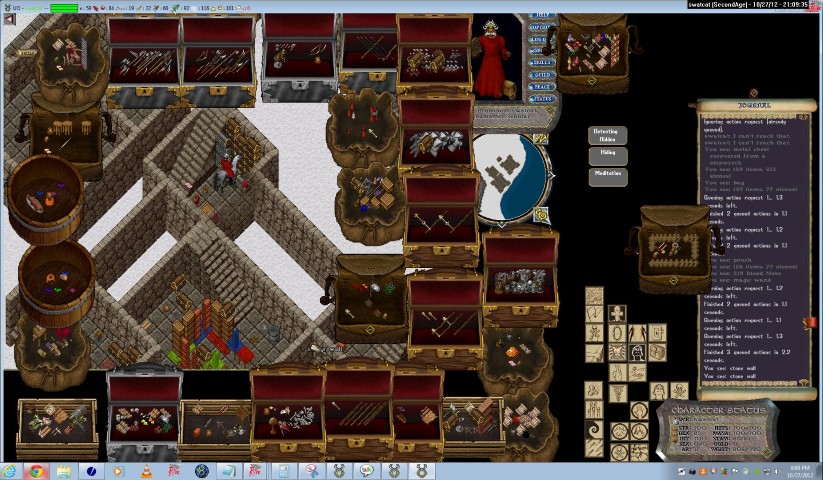Screen dimensions: 823x480
Task: Click the Detecting Hidden skill button
Action: coord(605,135)
